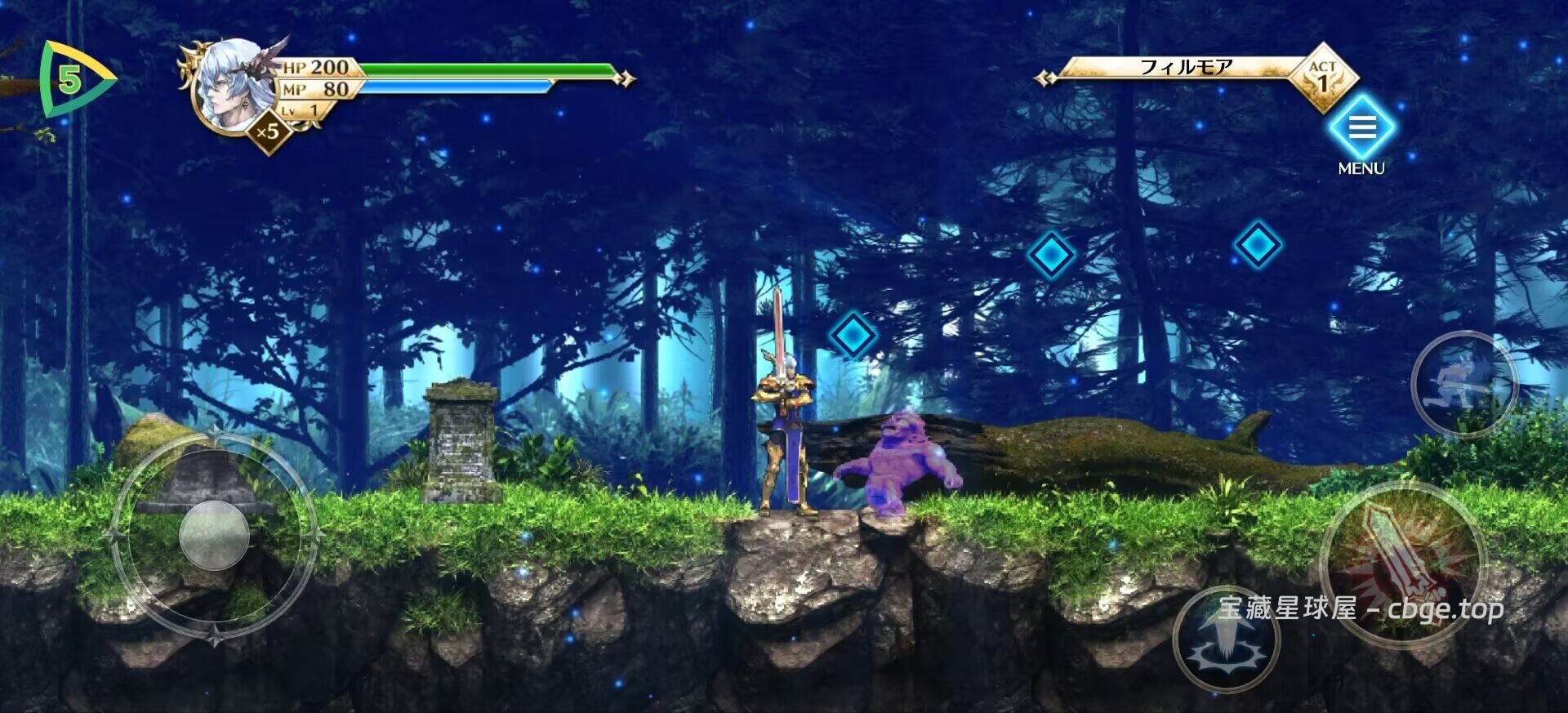The width and height of the screenshot is (1568, 713).
Task: Open the MENU button
Action: click(x=1361, y=129)
